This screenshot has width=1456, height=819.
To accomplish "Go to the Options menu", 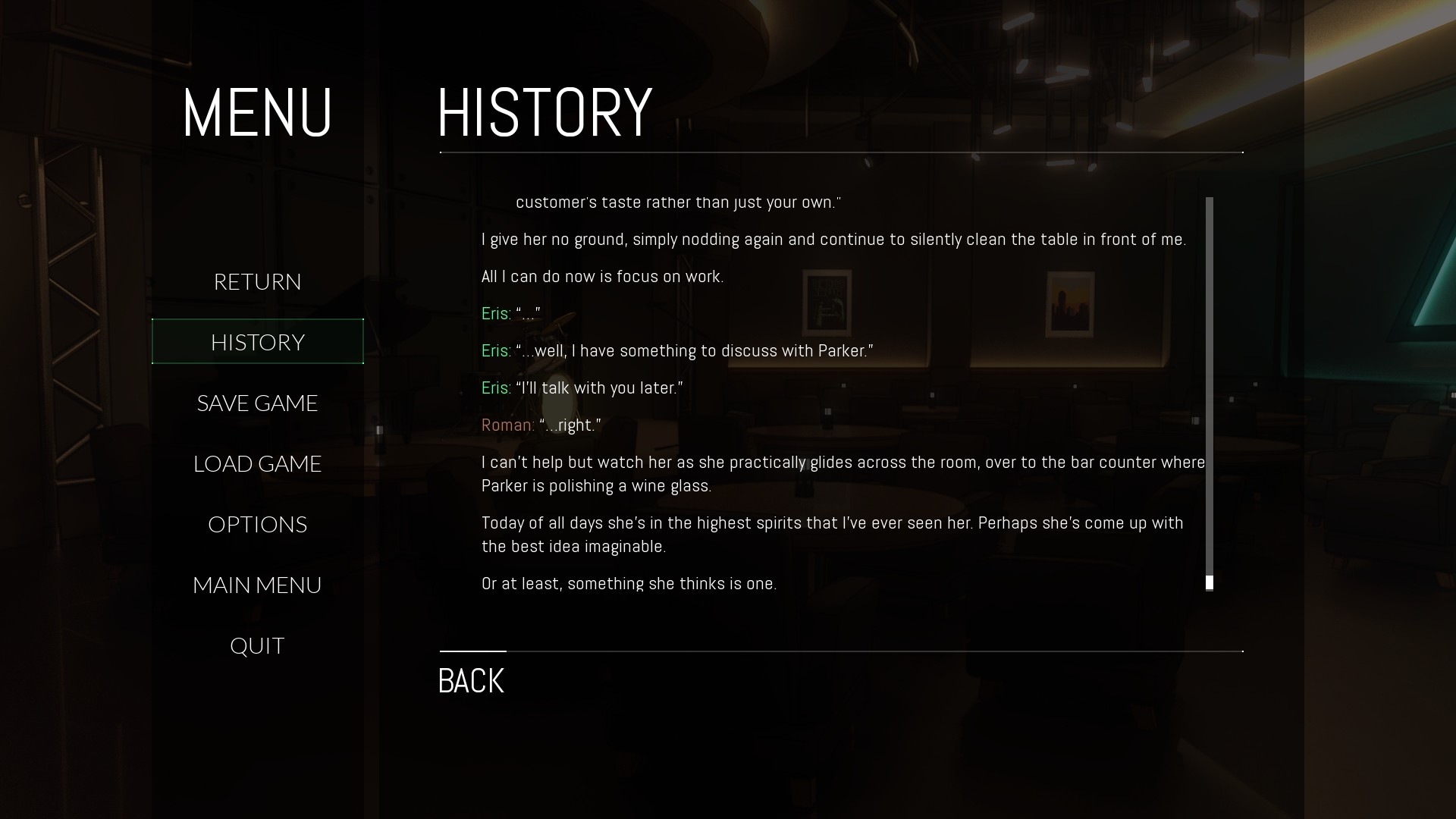I will click(257, 524).
